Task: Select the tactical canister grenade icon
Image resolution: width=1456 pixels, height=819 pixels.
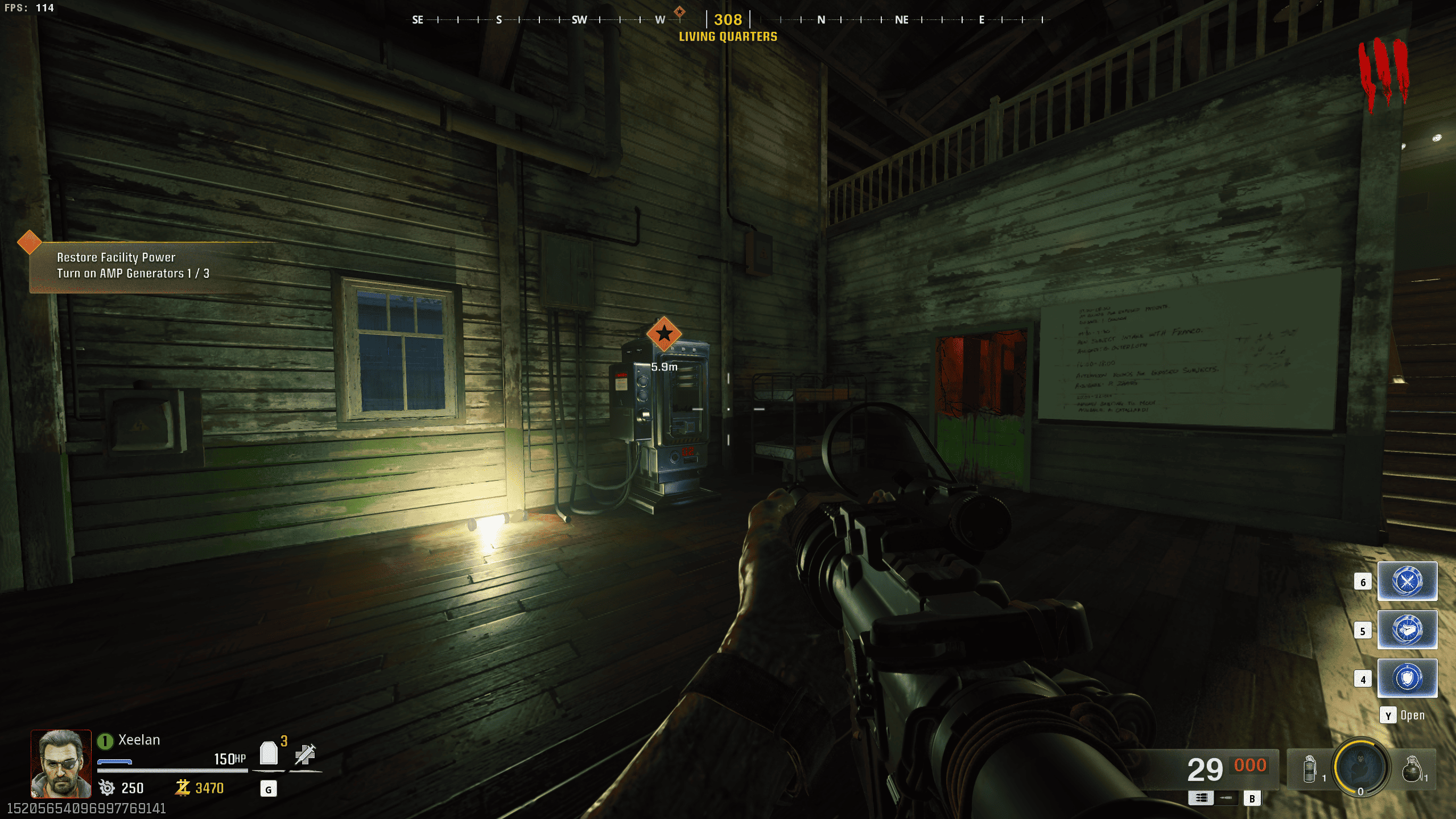Action: (1309, 769)
